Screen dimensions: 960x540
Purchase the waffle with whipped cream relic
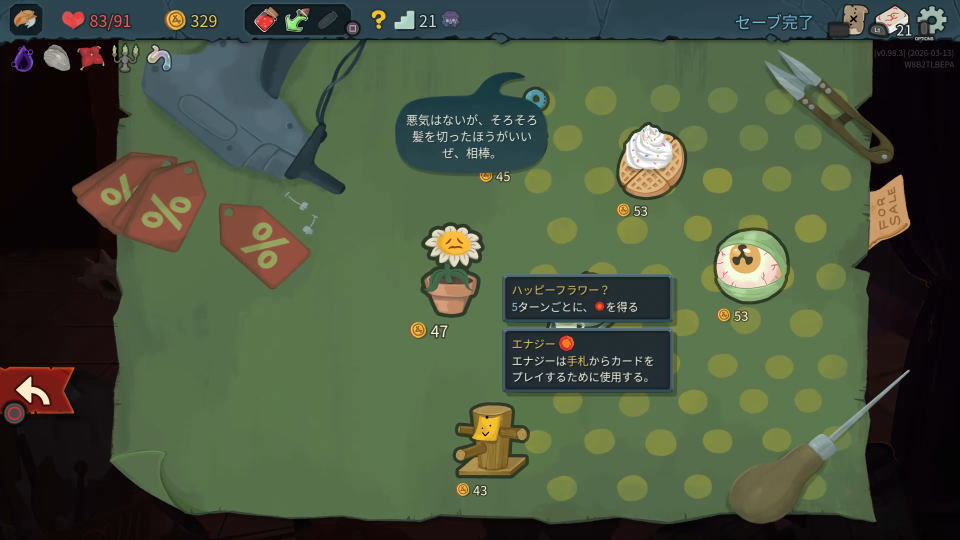coord(650,162)
